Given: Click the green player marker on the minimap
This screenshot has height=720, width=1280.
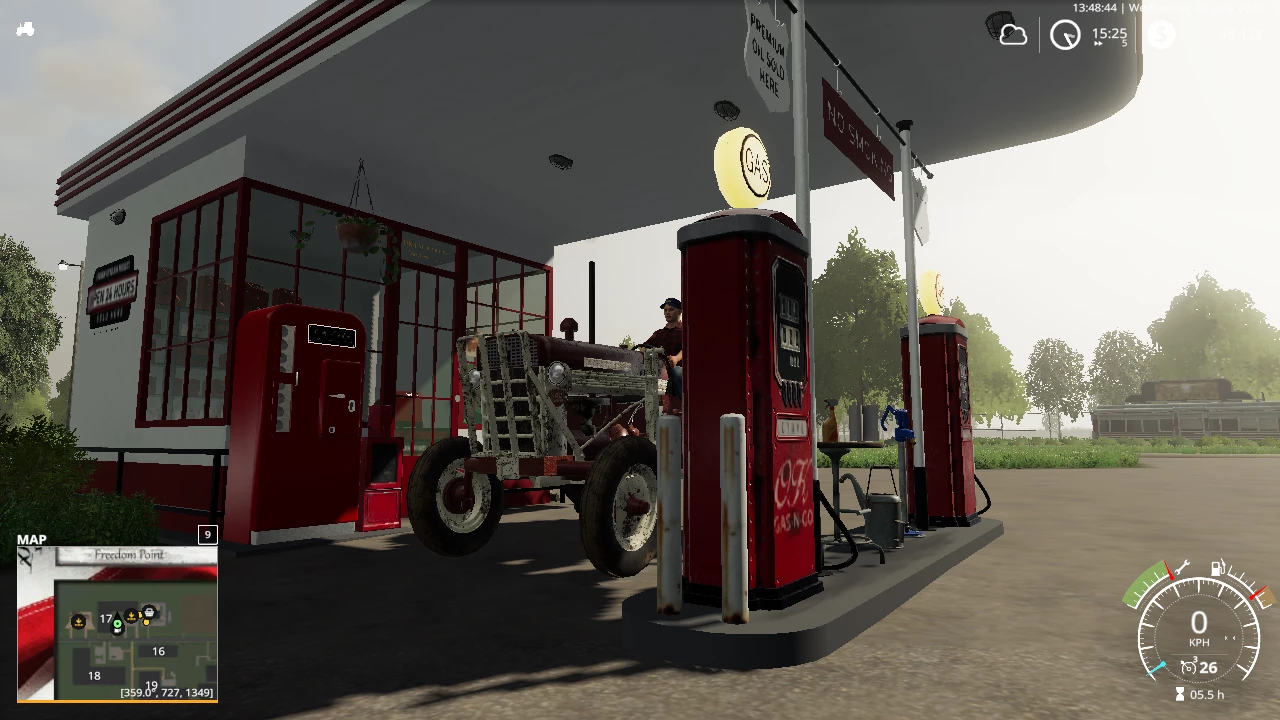Looking at the screenshot, I should tap(117, 625).
